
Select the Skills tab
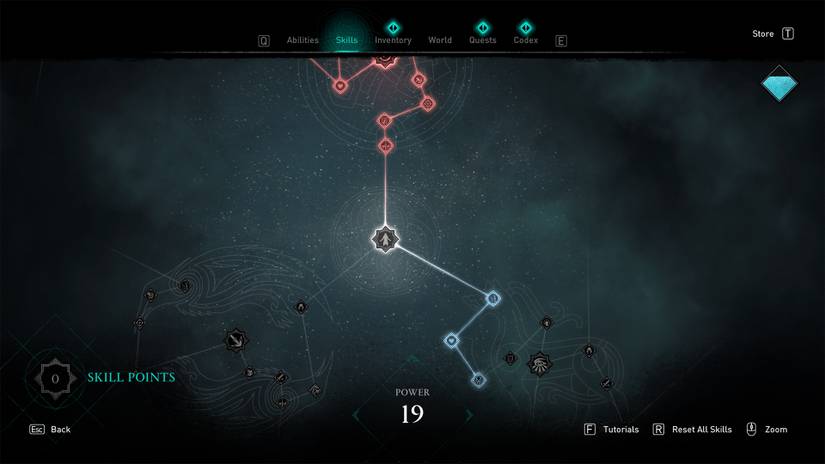[347, 41]
